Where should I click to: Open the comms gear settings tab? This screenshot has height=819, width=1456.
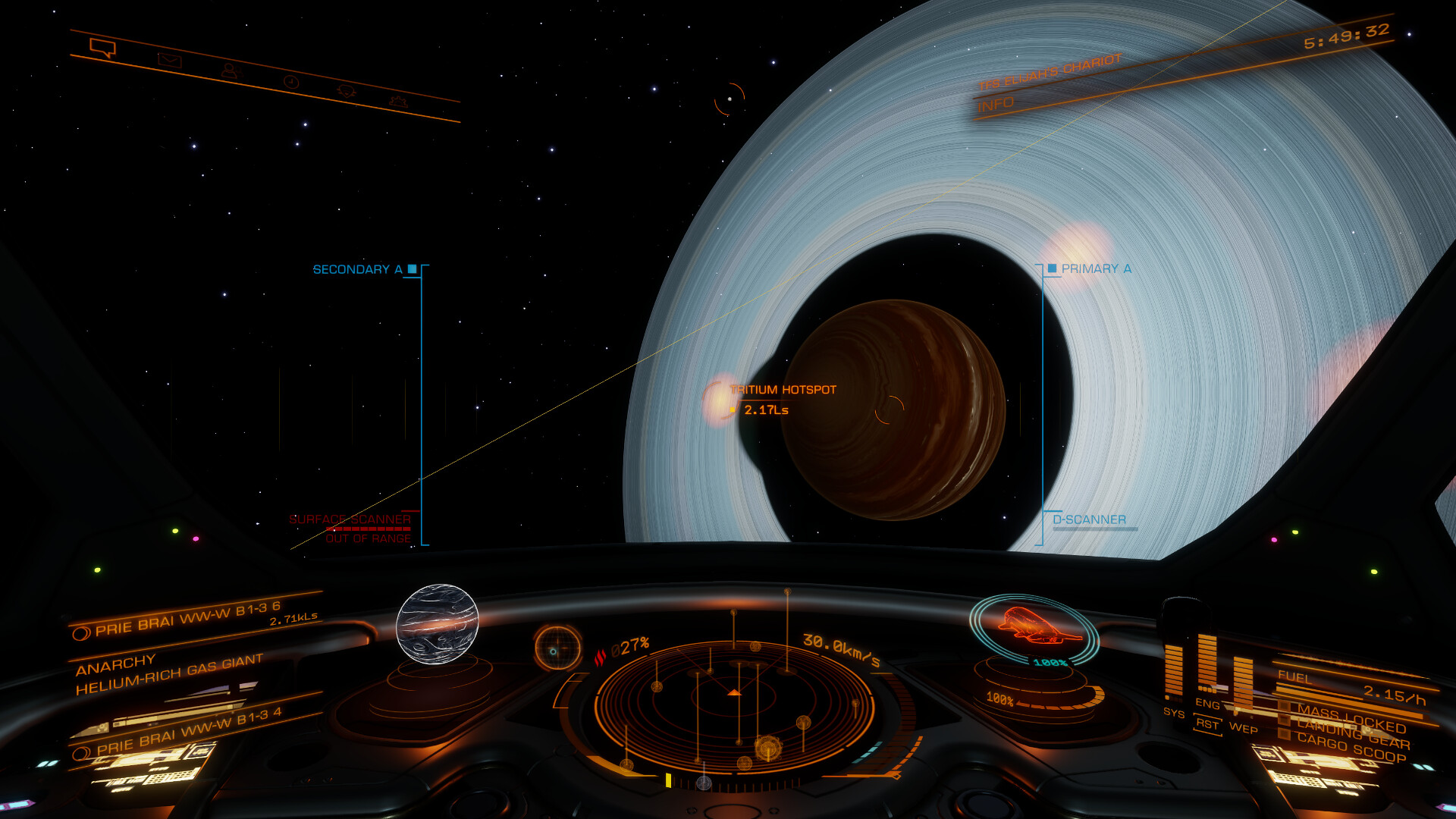click(x=397, y=102)
